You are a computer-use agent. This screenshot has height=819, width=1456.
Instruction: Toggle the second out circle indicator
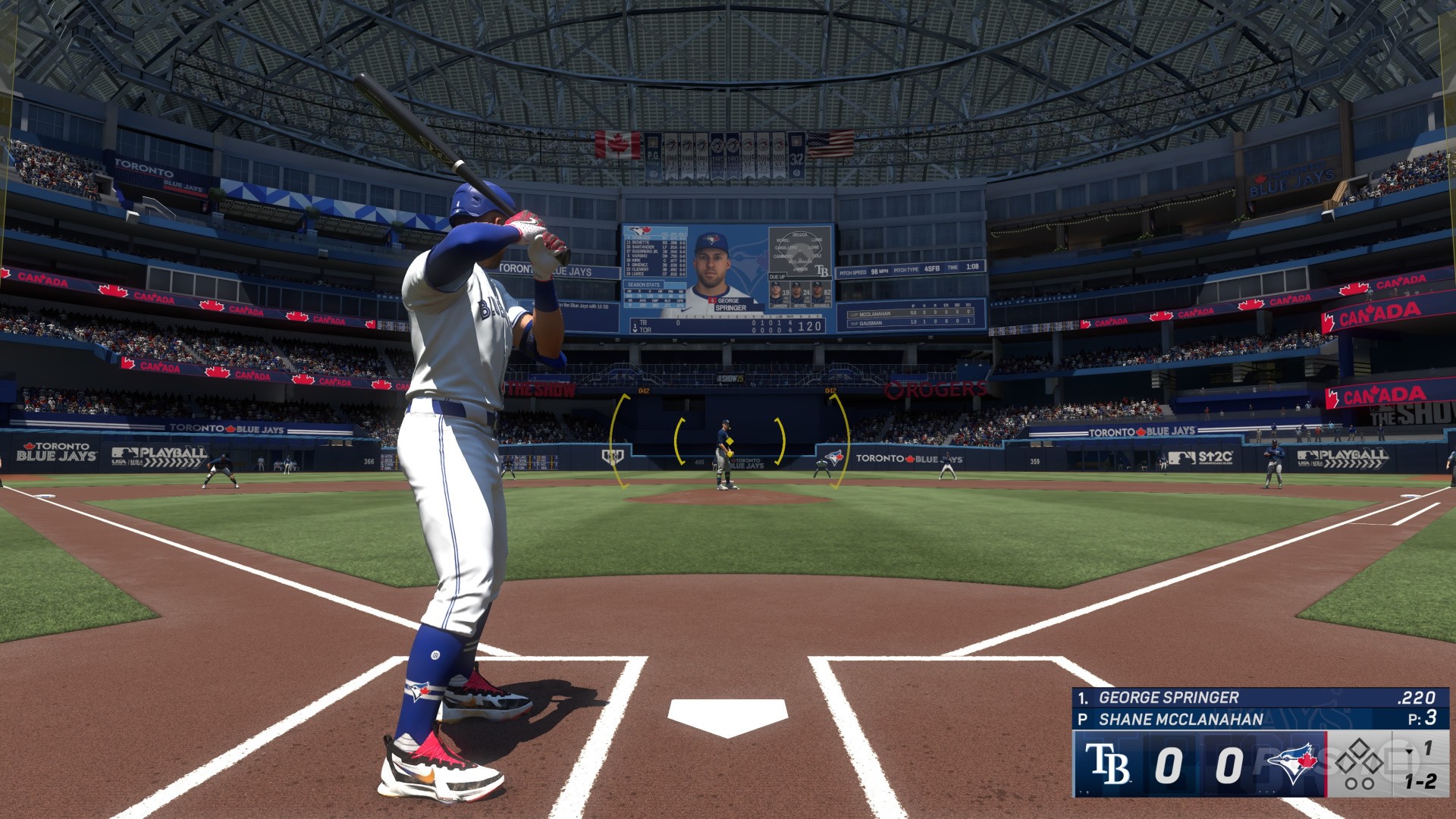tap(1367, 783)
